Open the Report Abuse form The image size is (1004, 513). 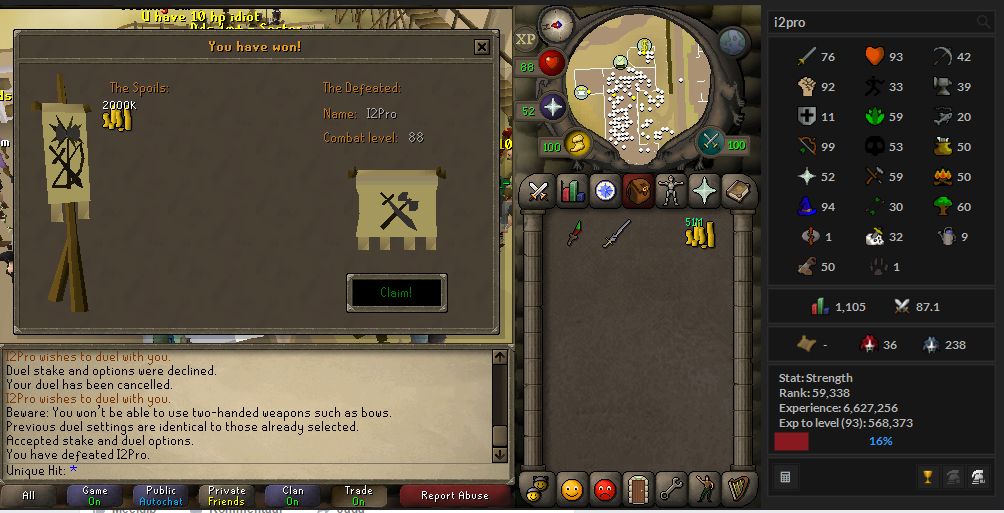[x=455, y=495]
